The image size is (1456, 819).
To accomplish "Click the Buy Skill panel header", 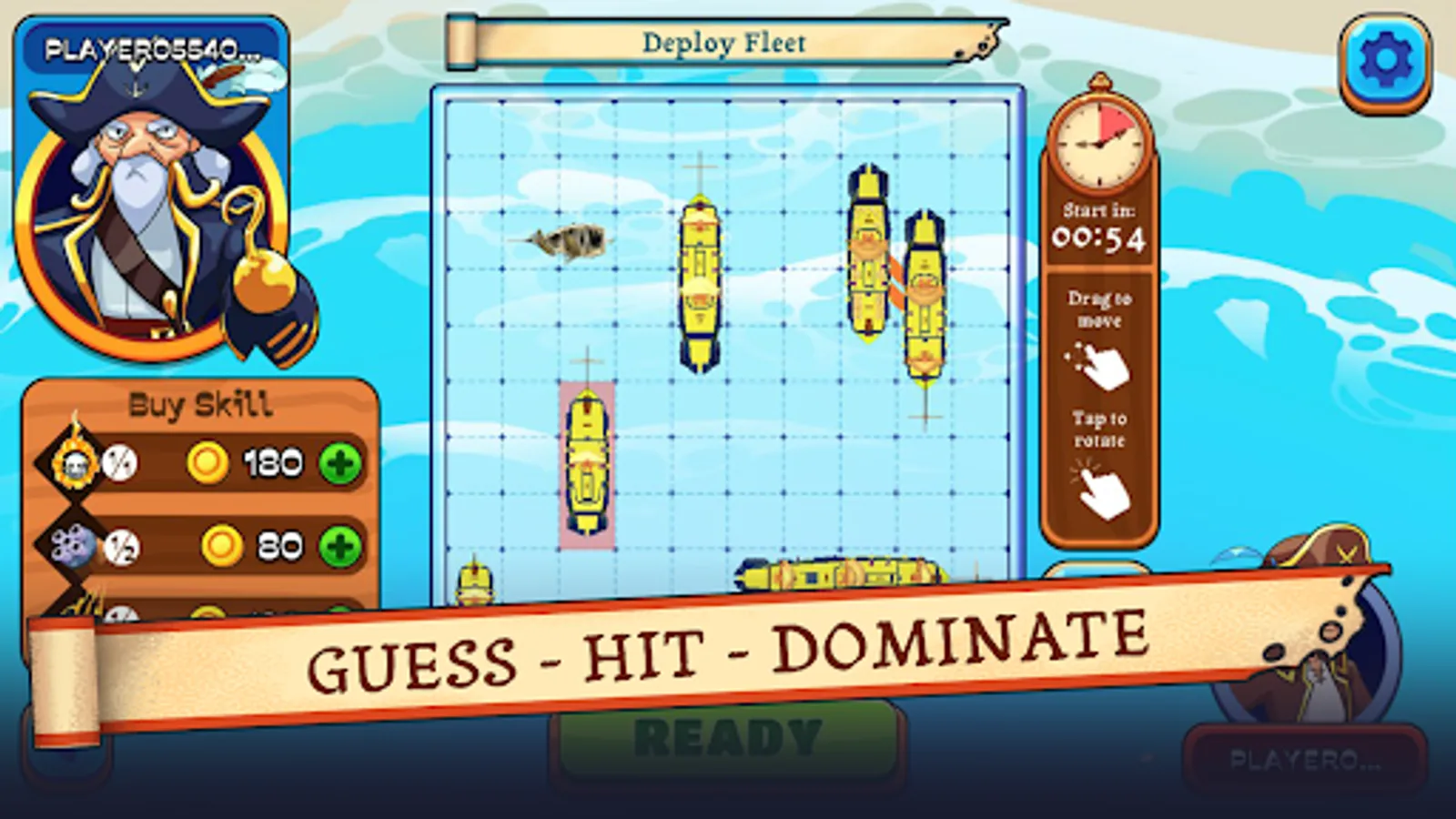I will [200, 403].
